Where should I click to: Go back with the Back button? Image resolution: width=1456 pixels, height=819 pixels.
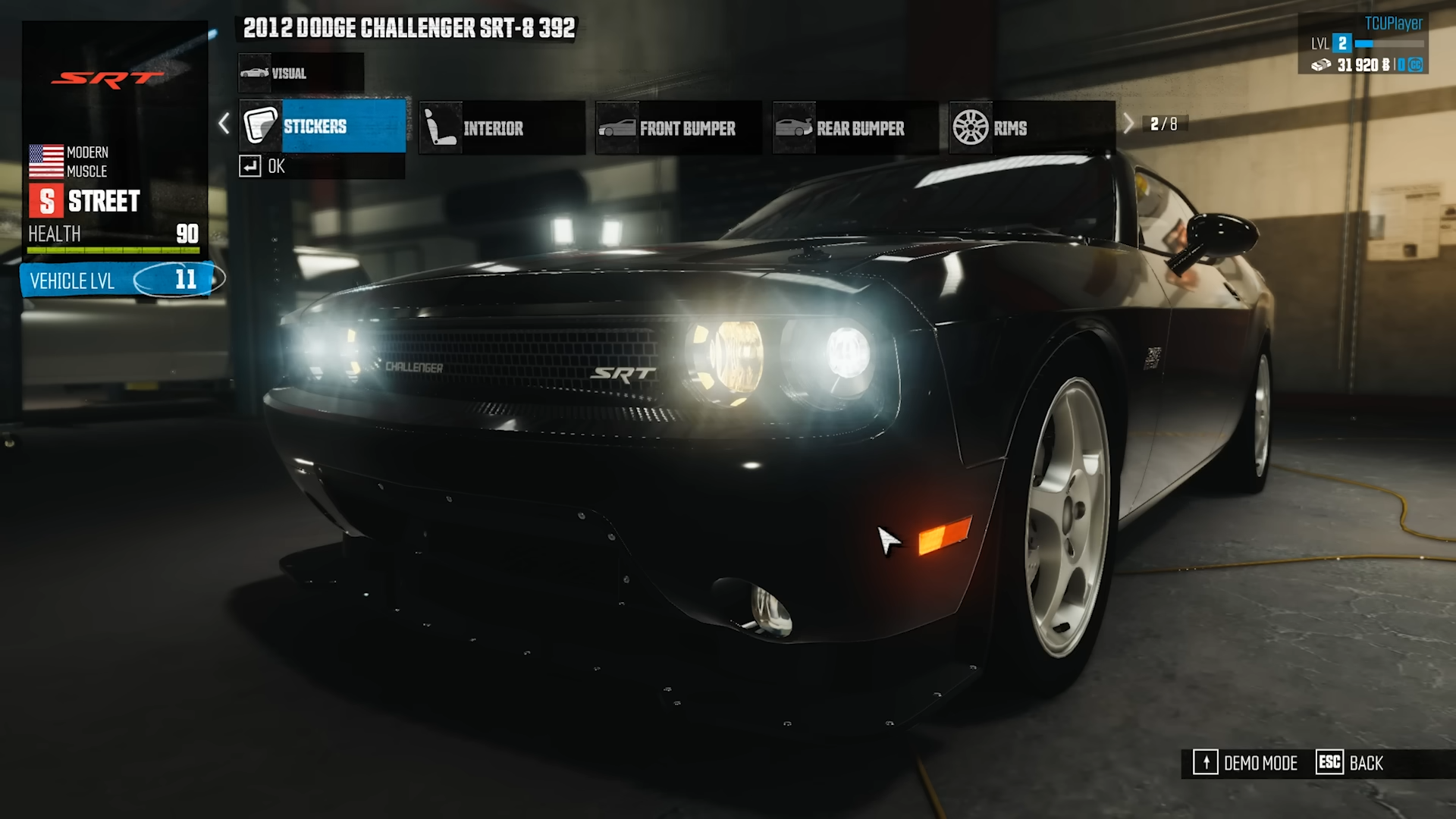click(1351, 763)
